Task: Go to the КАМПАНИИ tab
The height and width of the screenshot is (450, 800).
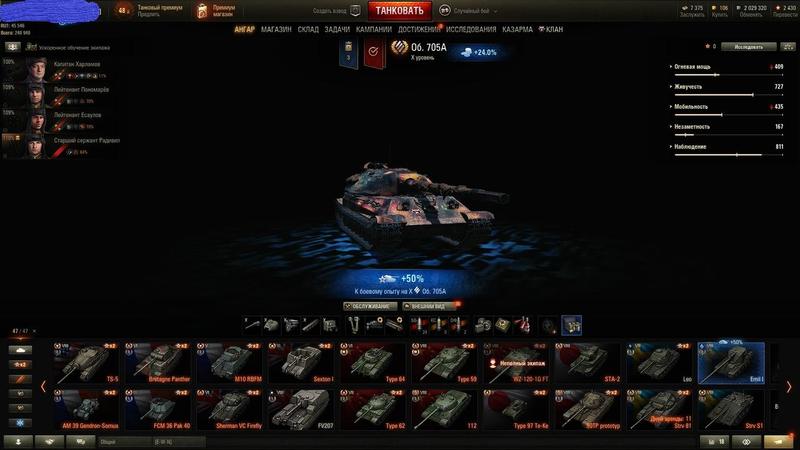Action: click(x=374, y=29)
